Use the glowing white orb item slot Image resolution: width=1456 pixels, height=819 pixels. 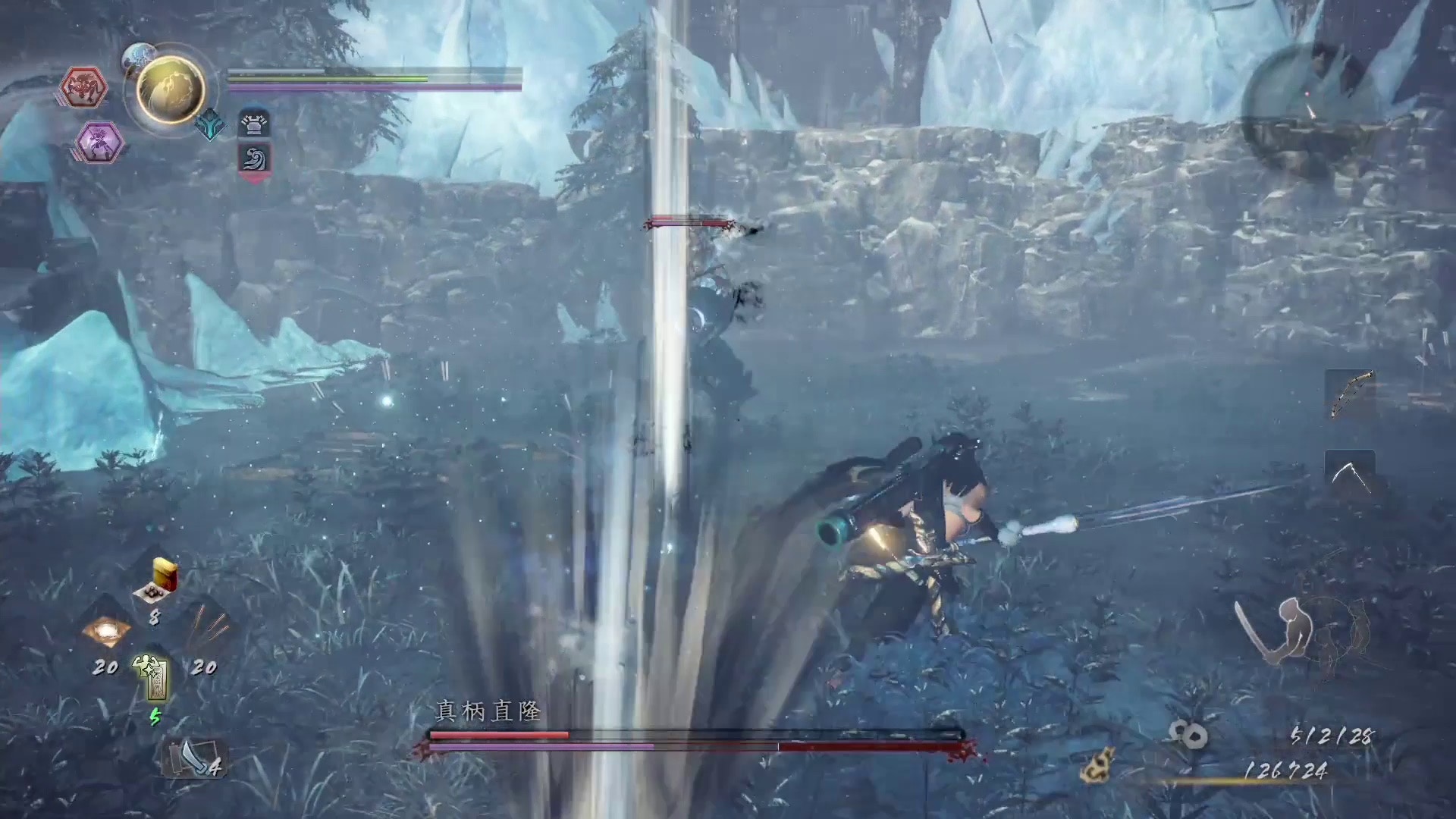(x=105, y=631)
